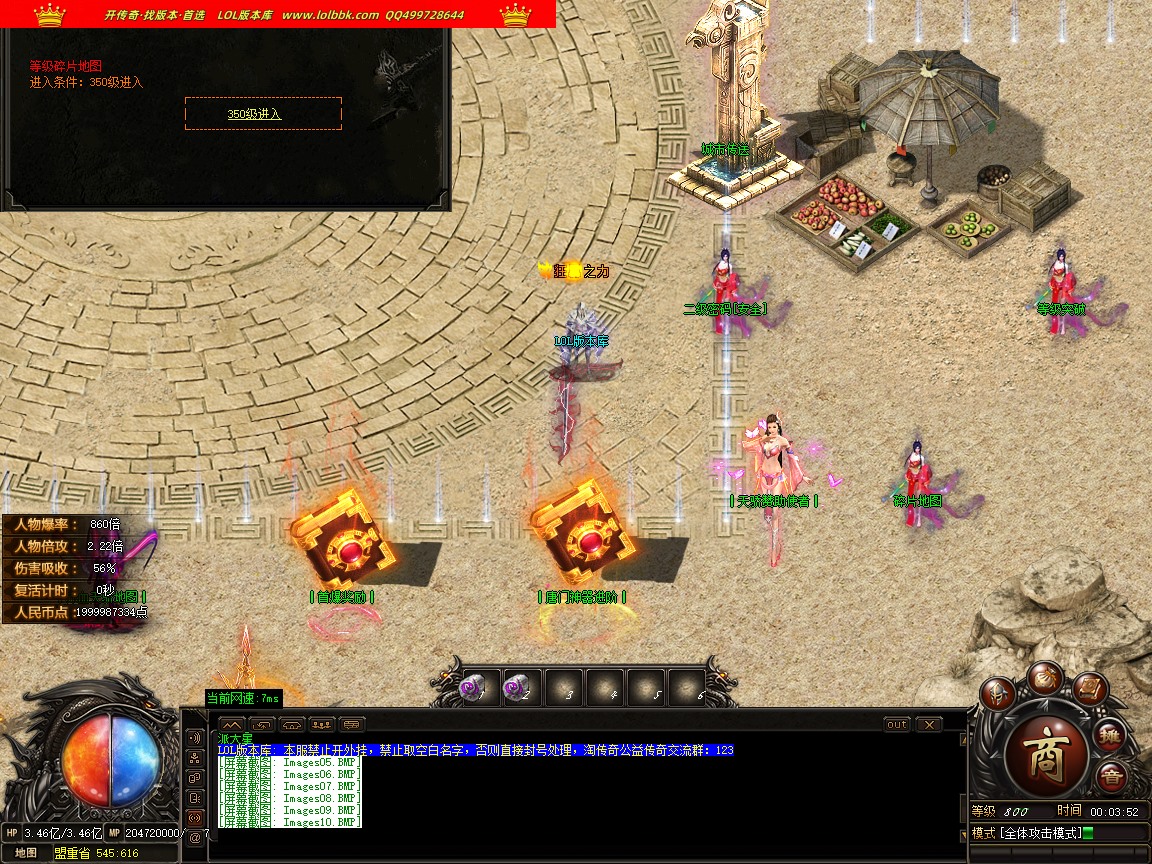The width and height of the screenshot is (1152, 864).
Task: Open the 摊 stall button
Action: pos(1110,736)
